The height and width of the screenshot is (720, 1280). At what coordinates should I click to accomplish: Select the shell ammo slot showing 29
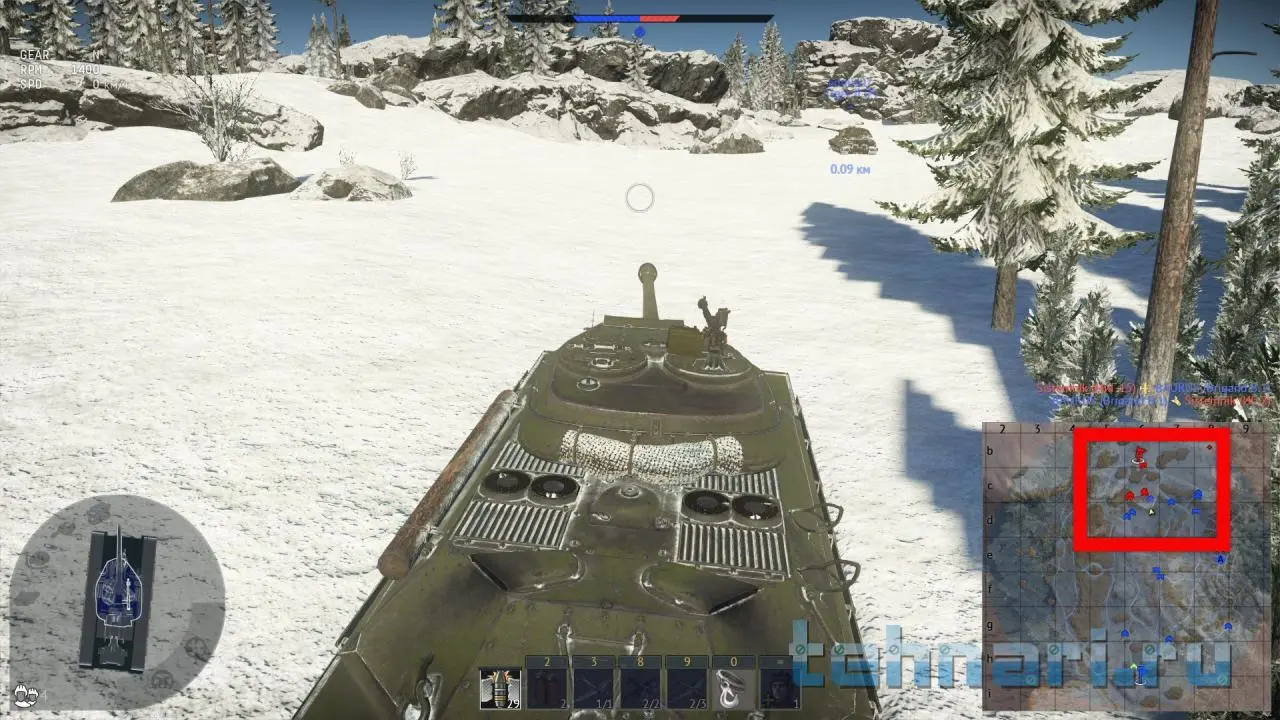[501, 688]
